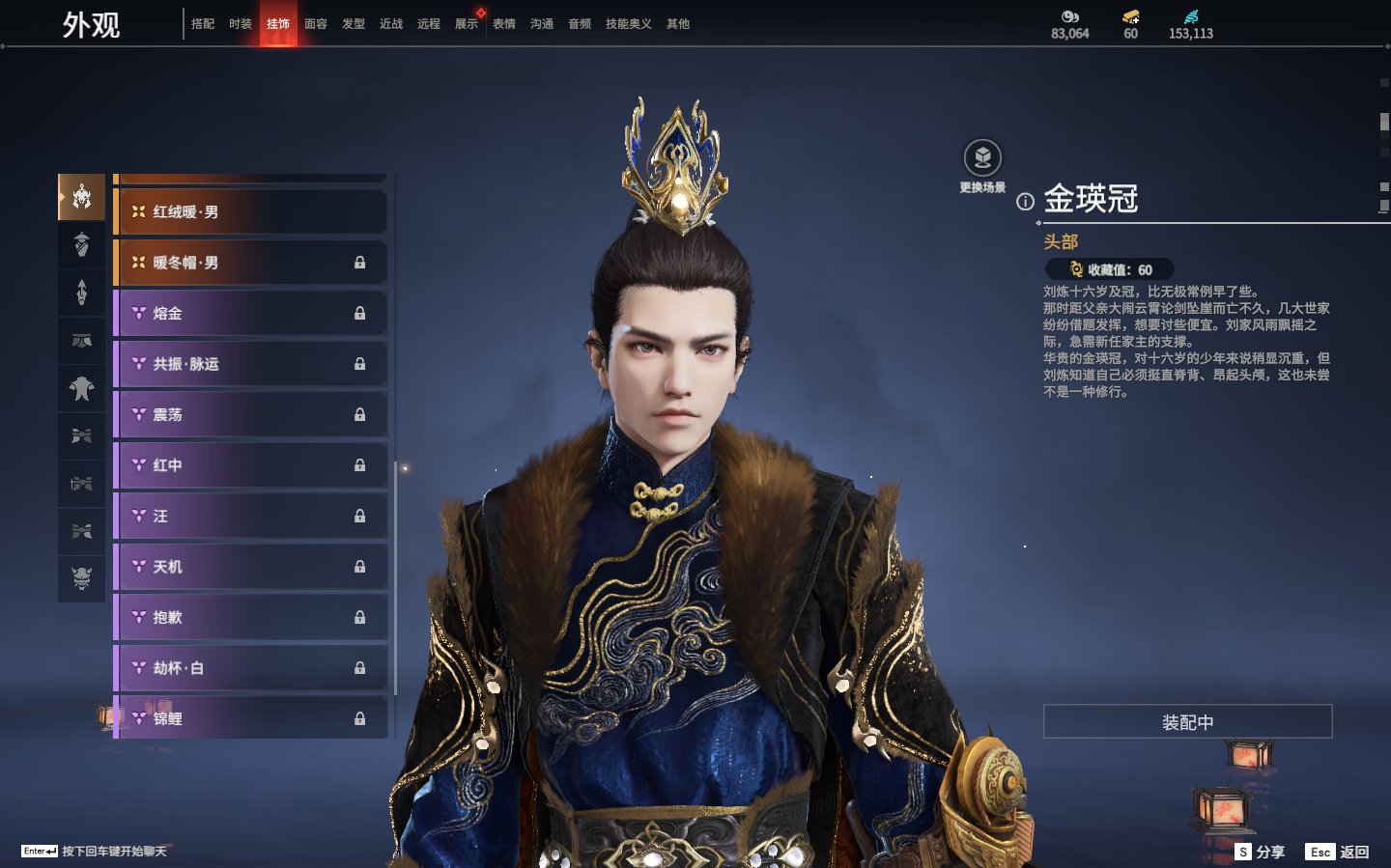Image resolution: width=1391 pixels, height=868 pixels.
Task: Select the 熔金 accessory row
Action: [251, 313]
